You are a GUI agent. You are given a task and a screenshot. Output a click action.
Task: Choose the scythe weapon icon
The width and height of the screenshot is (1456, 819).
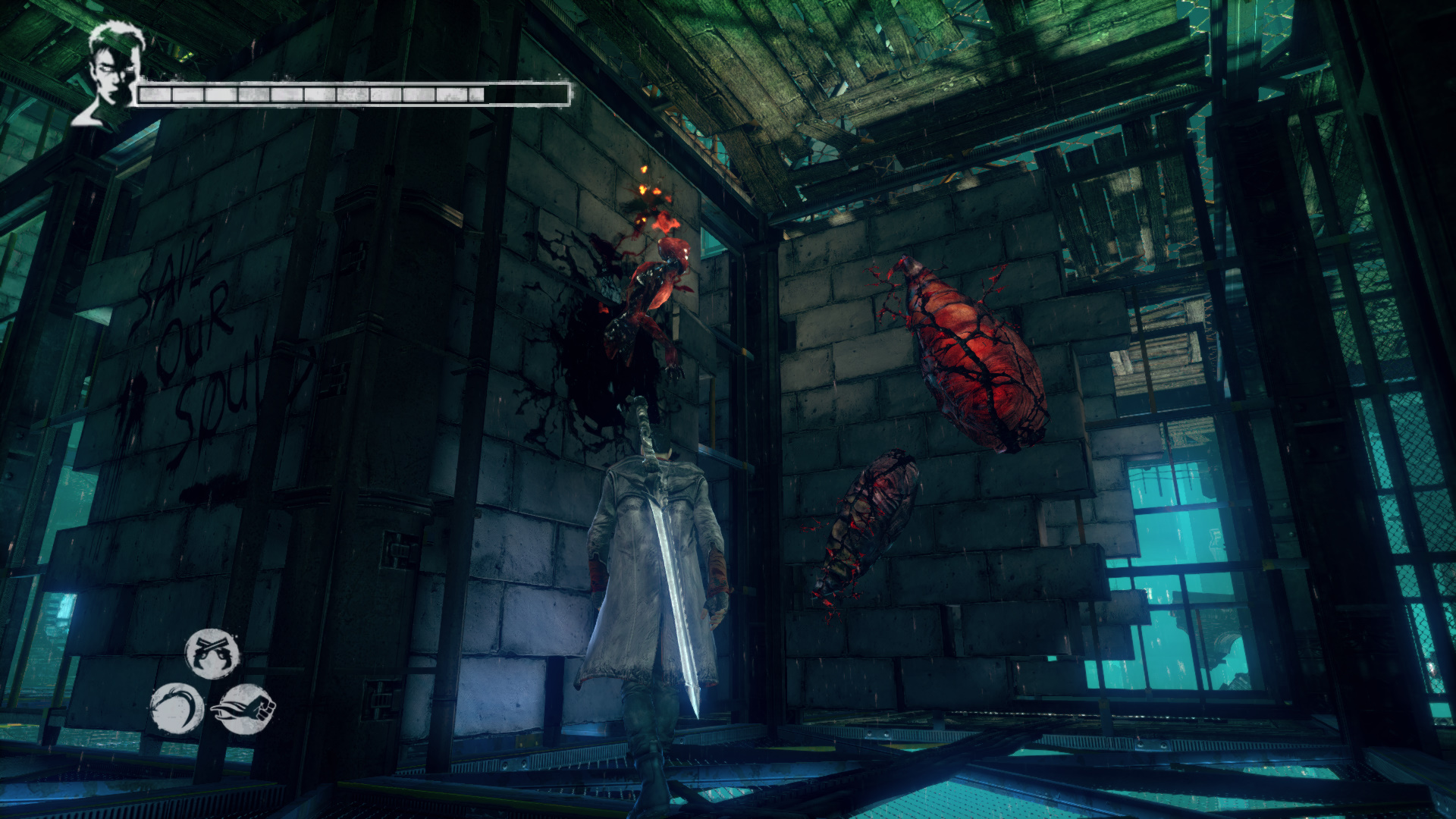(176, 709)
